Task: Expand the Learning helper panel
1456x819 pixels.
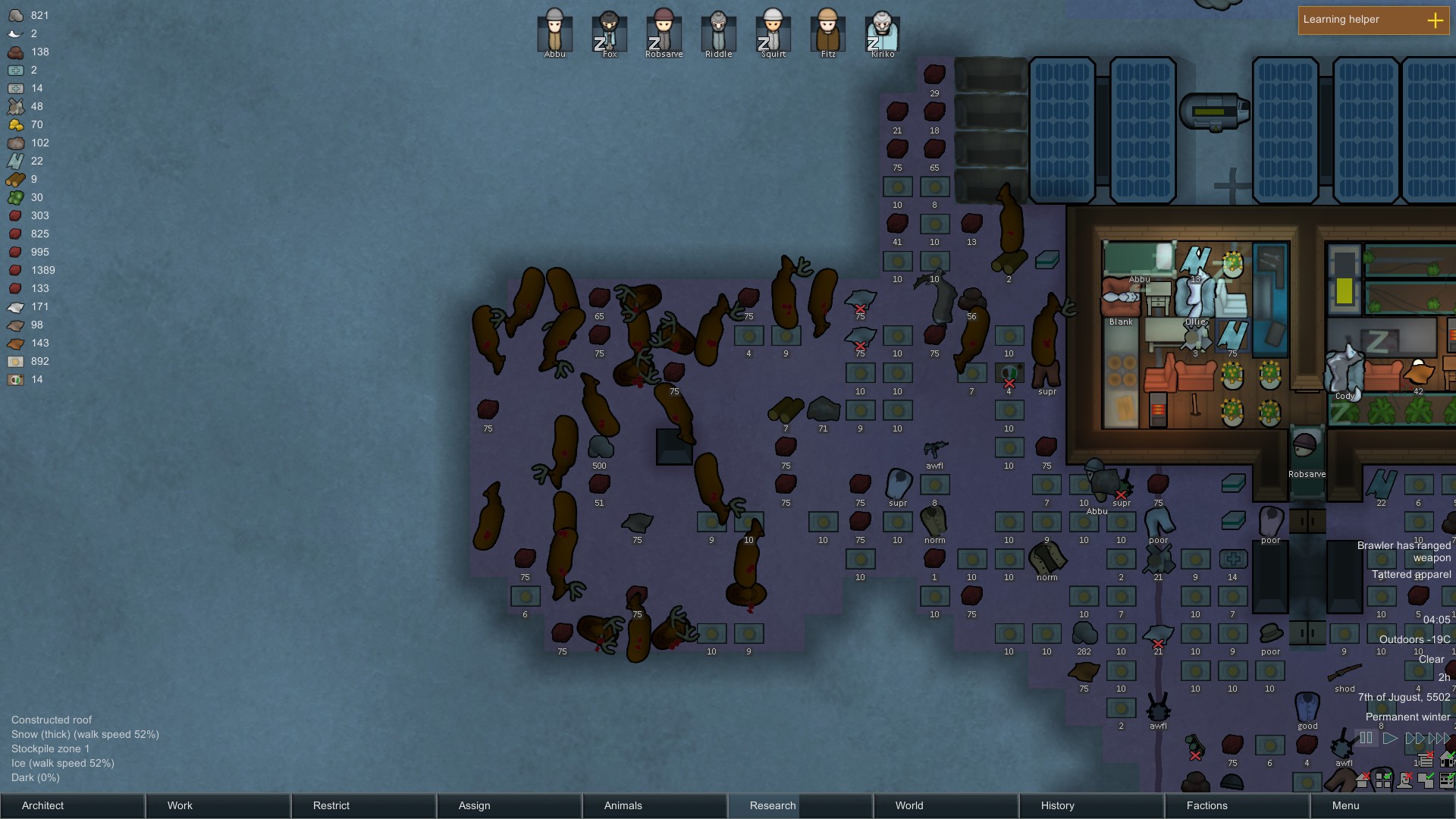Action: coord(1435,20)
